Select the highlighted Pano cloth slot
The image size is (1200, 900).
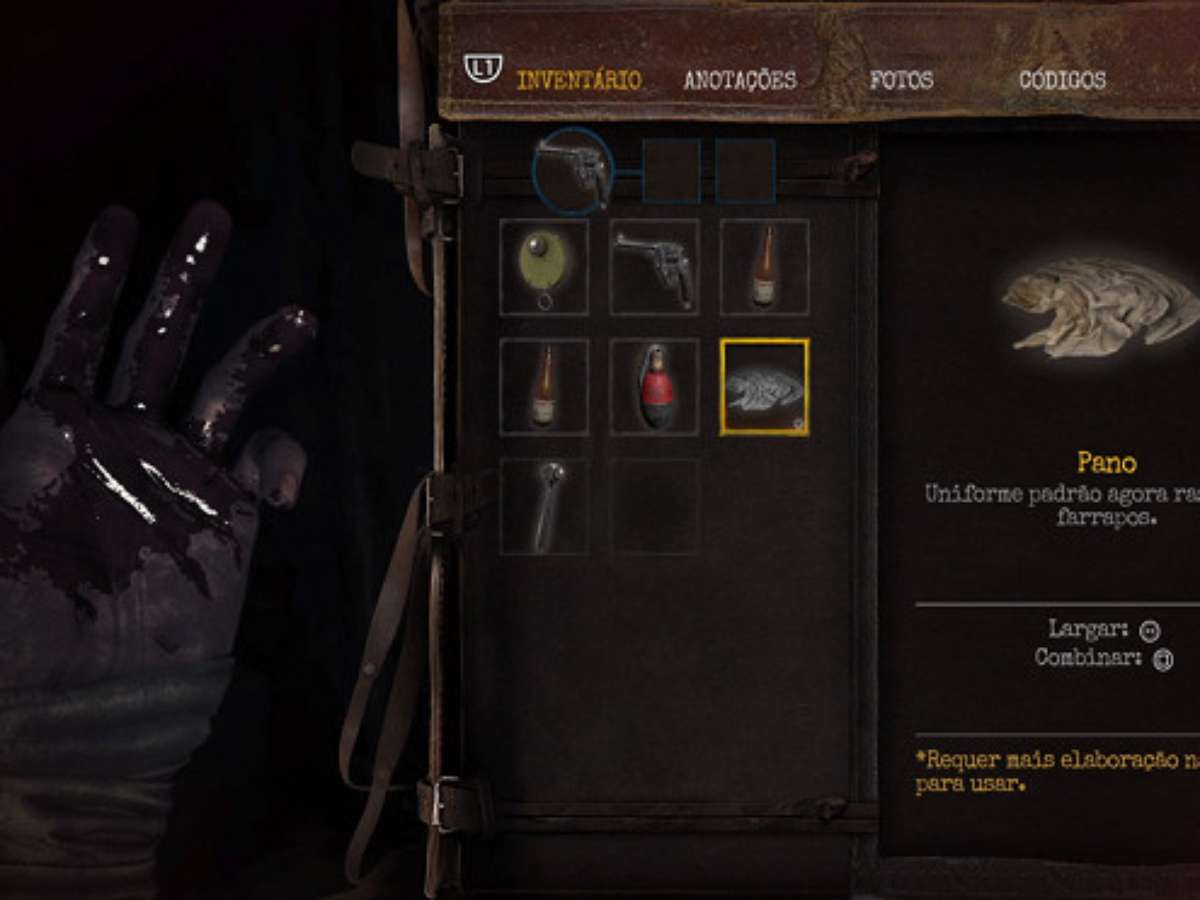[764, 387]
